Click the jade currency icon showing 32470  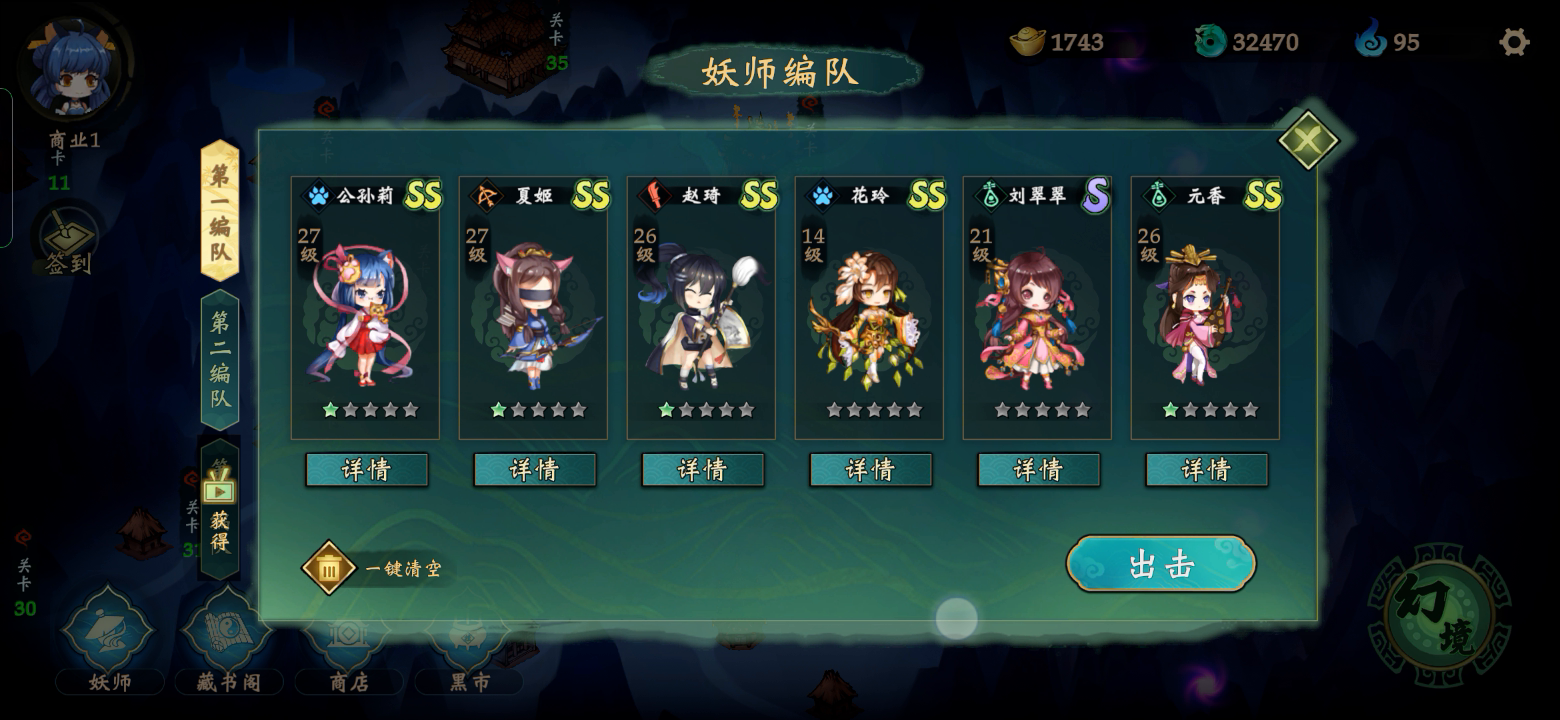(x=1212, y=42)
